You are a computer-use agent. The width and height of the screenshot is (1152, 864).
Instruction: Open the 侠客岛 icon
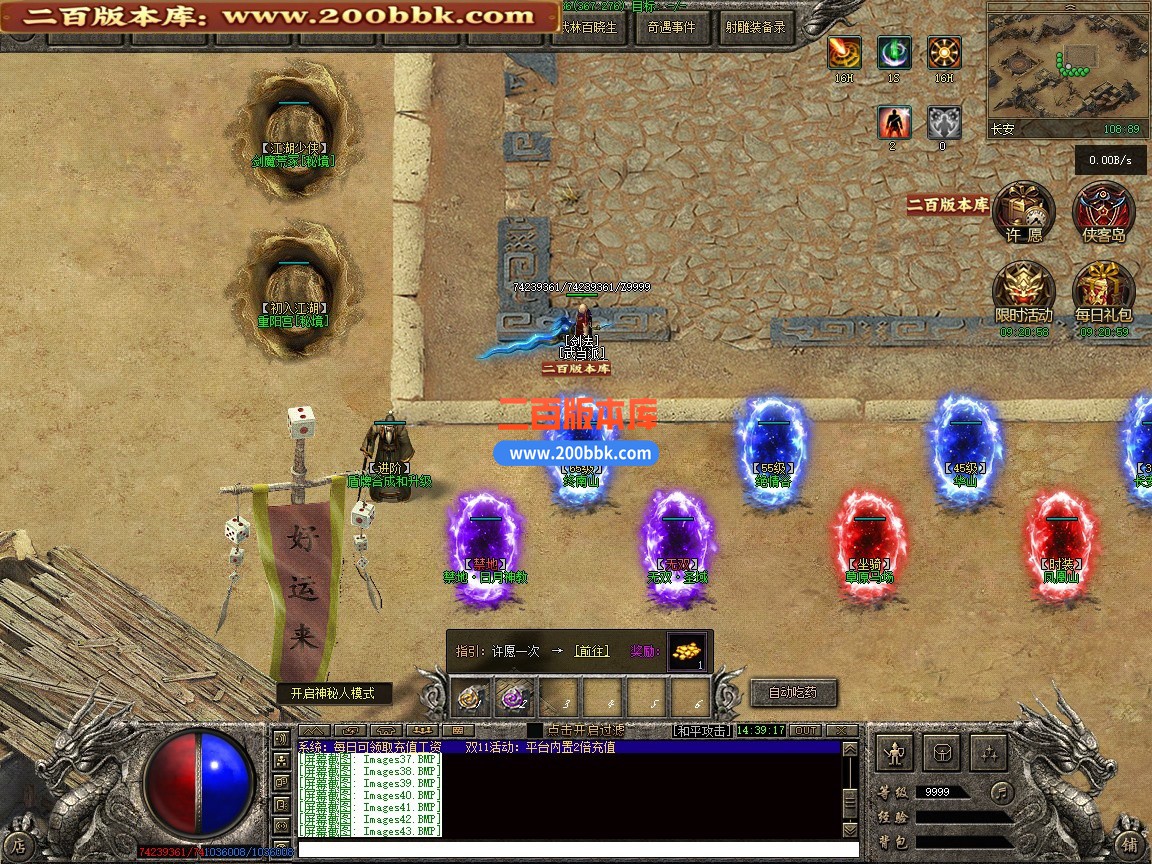coord(1103,212)
